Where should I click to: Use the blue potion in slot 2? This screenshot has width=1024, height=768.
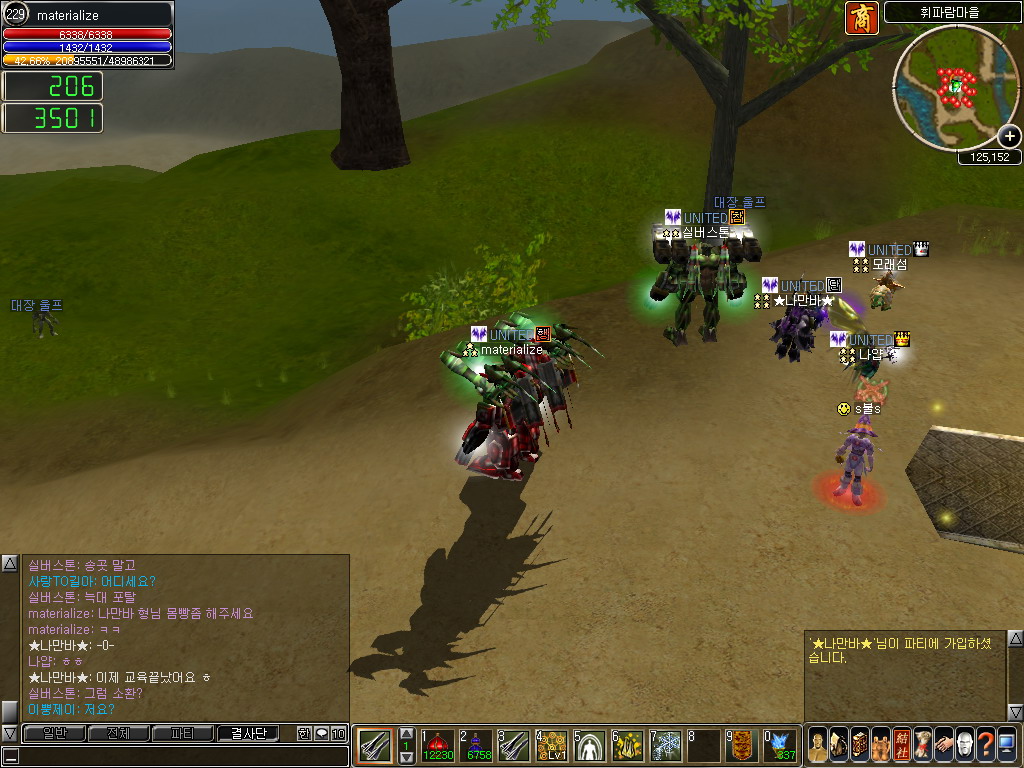pyautogui.click(x=477, y=746)
